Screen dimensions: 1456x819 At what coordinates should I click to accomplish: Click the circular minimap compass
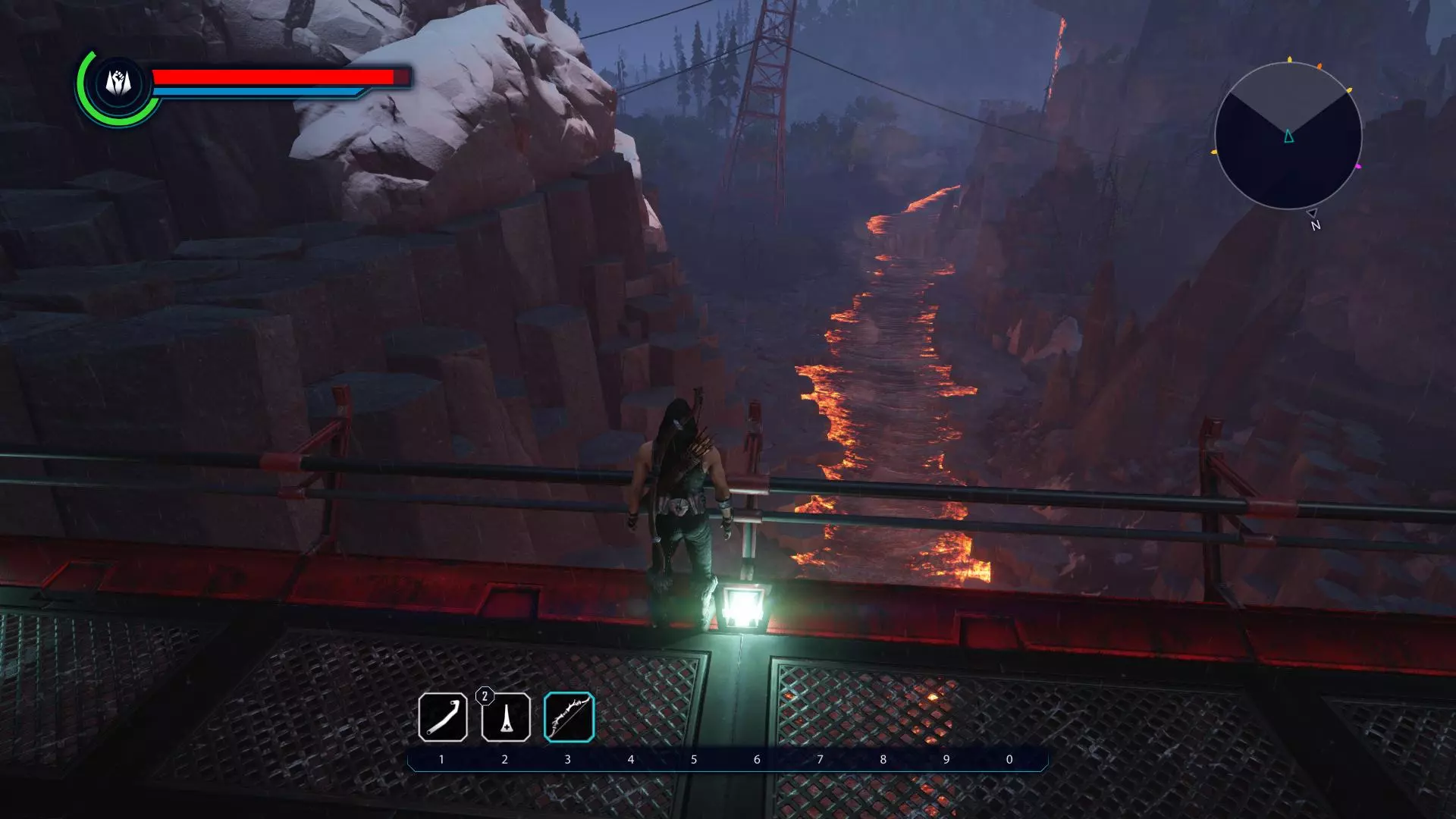pyautogui.click(x=1288, y=136)
